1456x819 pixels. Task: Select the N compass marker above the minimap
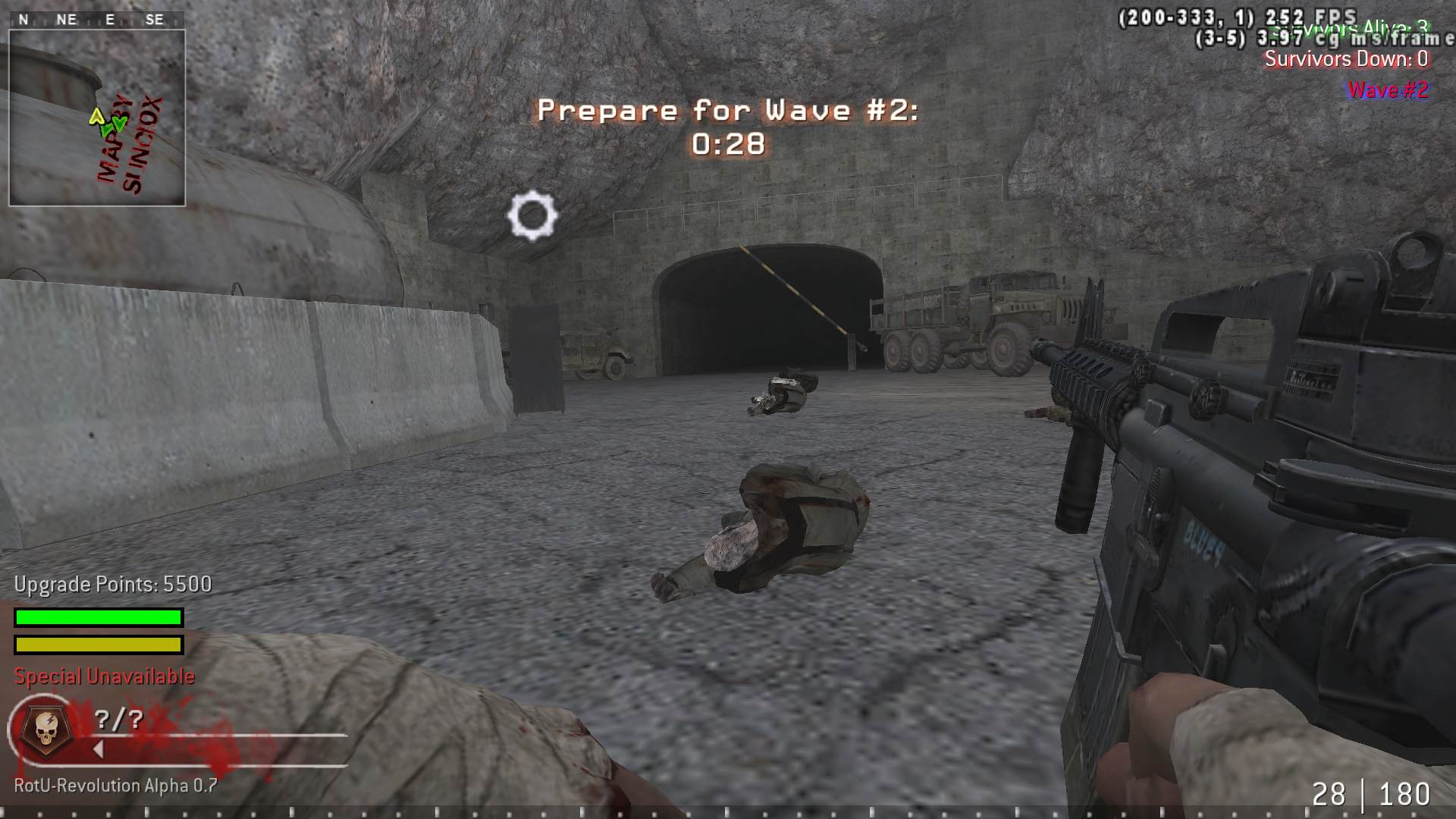[23, 20]
